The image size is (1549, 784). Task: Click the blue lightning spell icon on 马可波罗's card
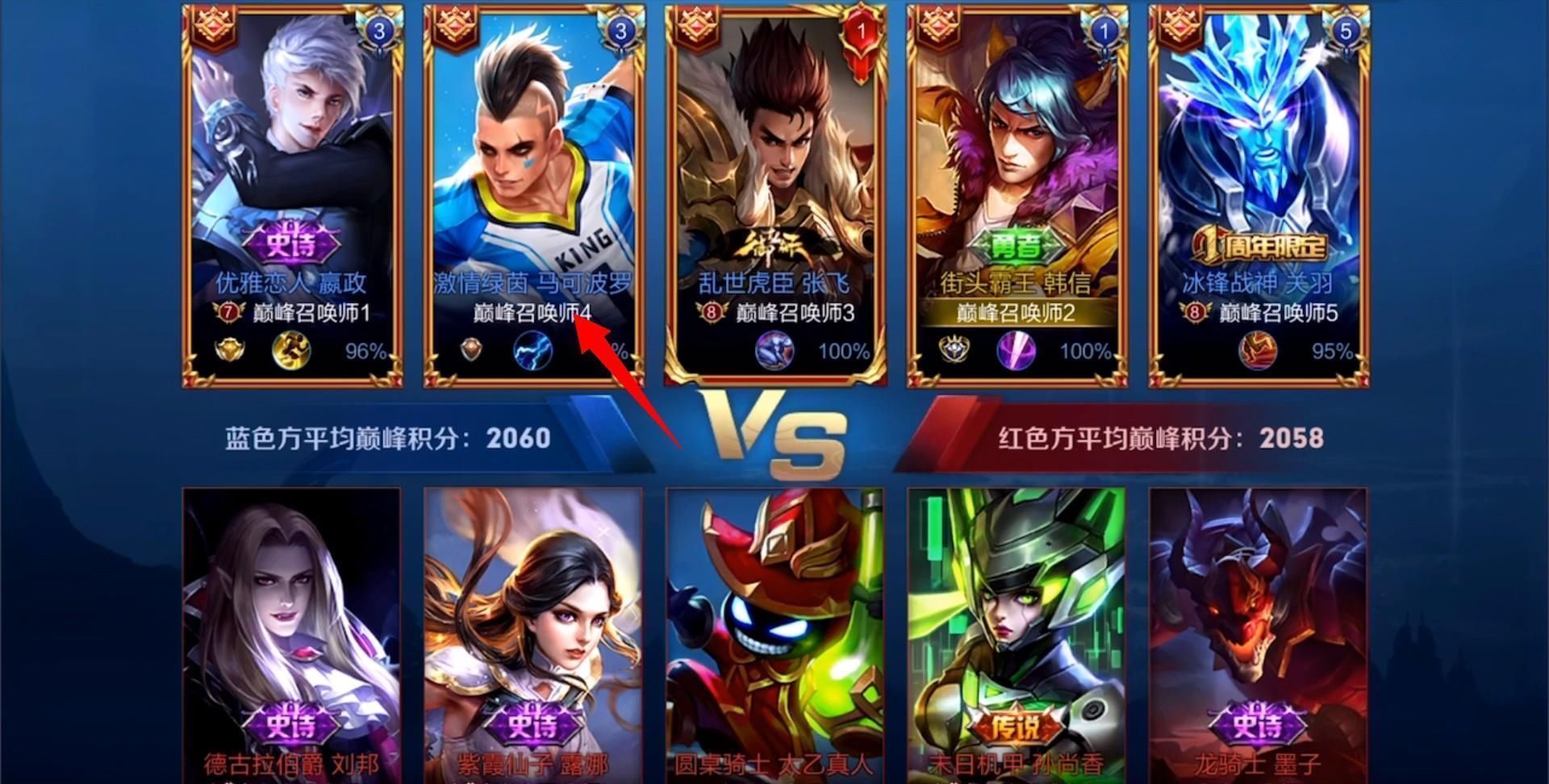pos(532,351)
